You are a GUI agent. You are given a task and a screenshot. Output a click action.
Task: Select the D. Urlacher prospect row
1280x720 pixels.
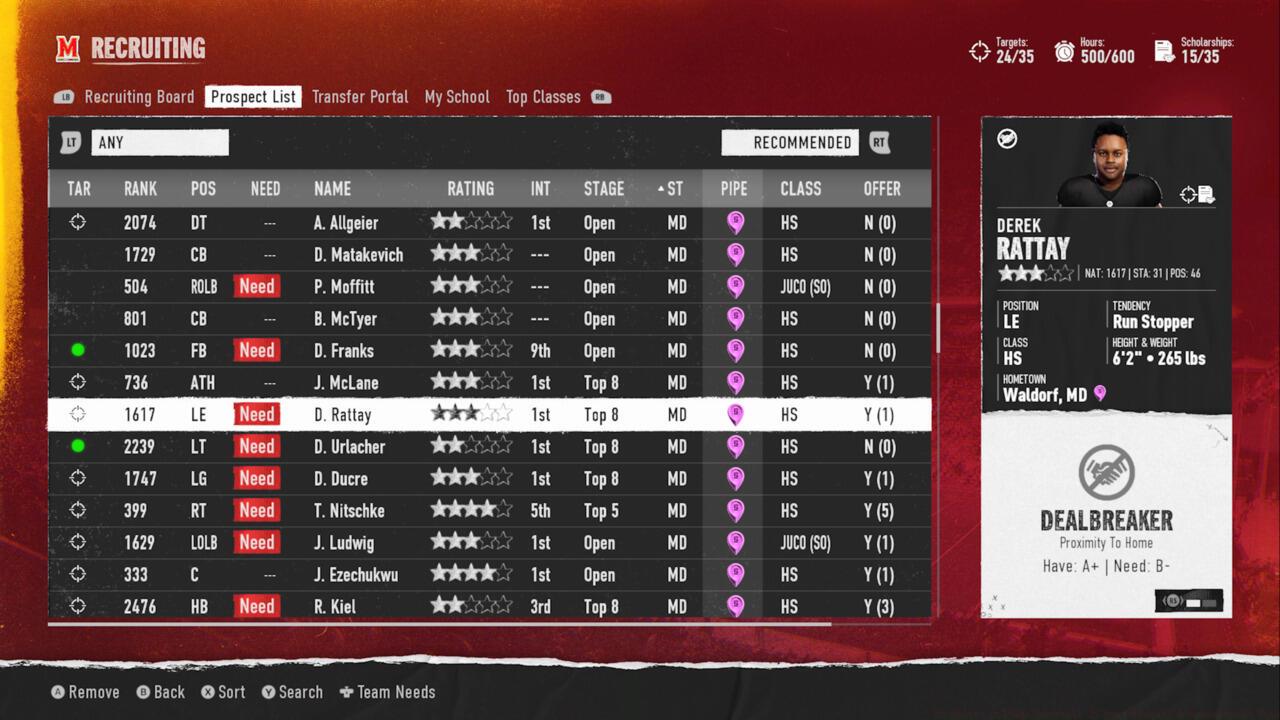tap(349, 447)
